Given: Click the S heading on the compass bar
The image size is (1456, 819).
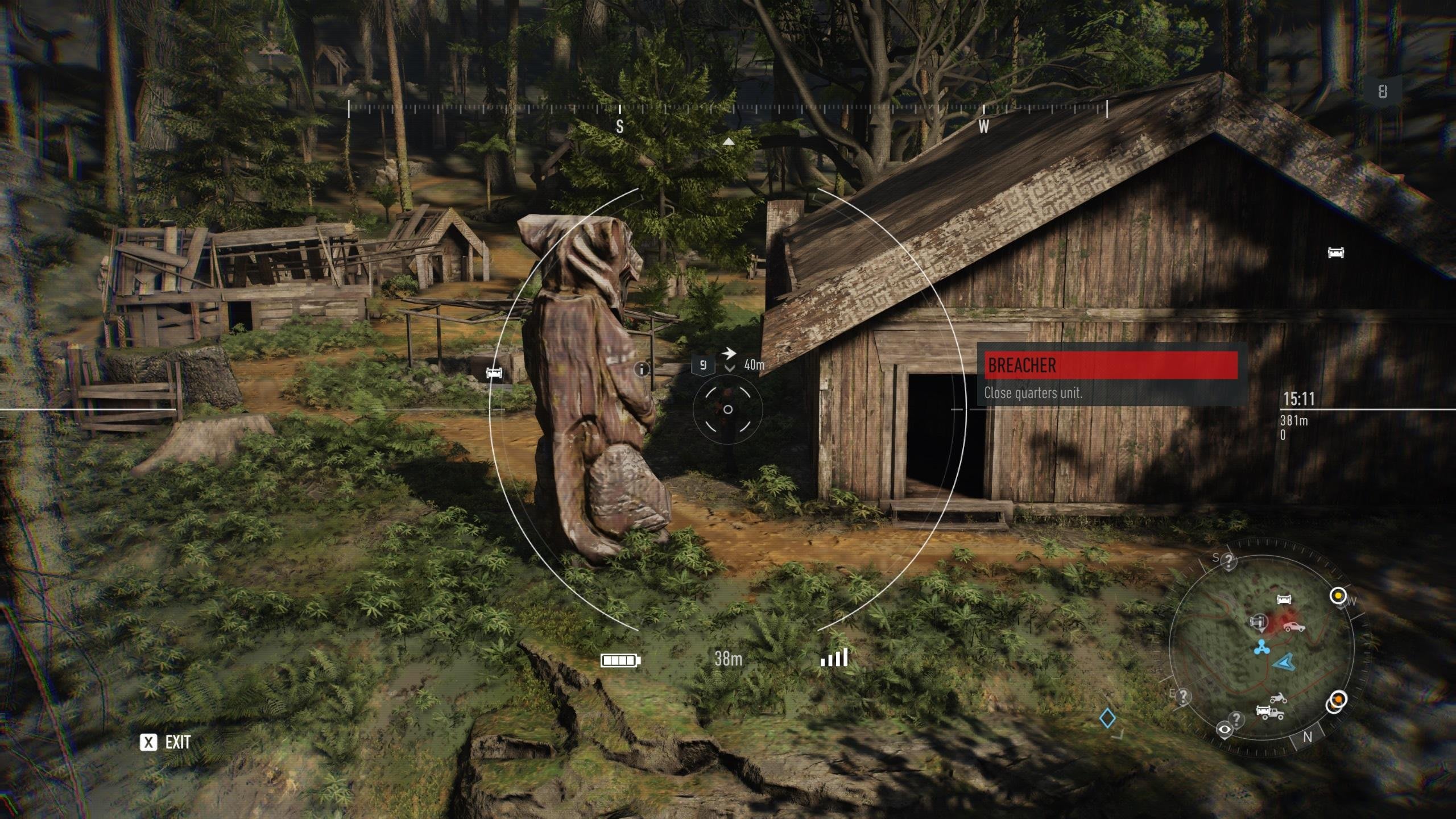Looking at the screenshot, I should [619, 126].
